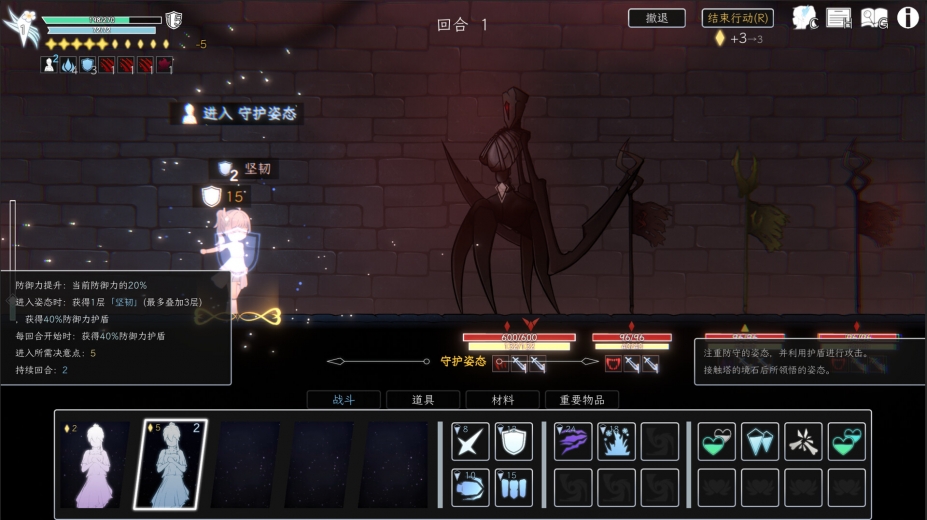This screenshot has width=927, height=520.
Task: Select the highlighted blue stance card costing 5
Action: tap(170, 463)
